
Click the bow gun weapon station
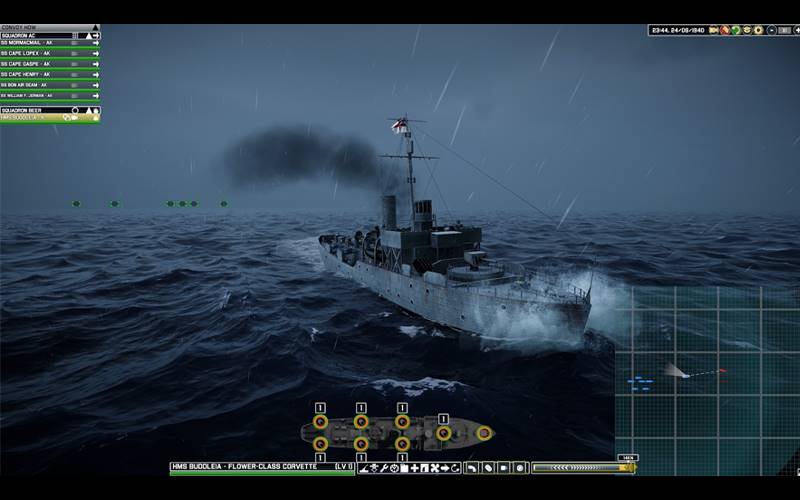point(484,433)
